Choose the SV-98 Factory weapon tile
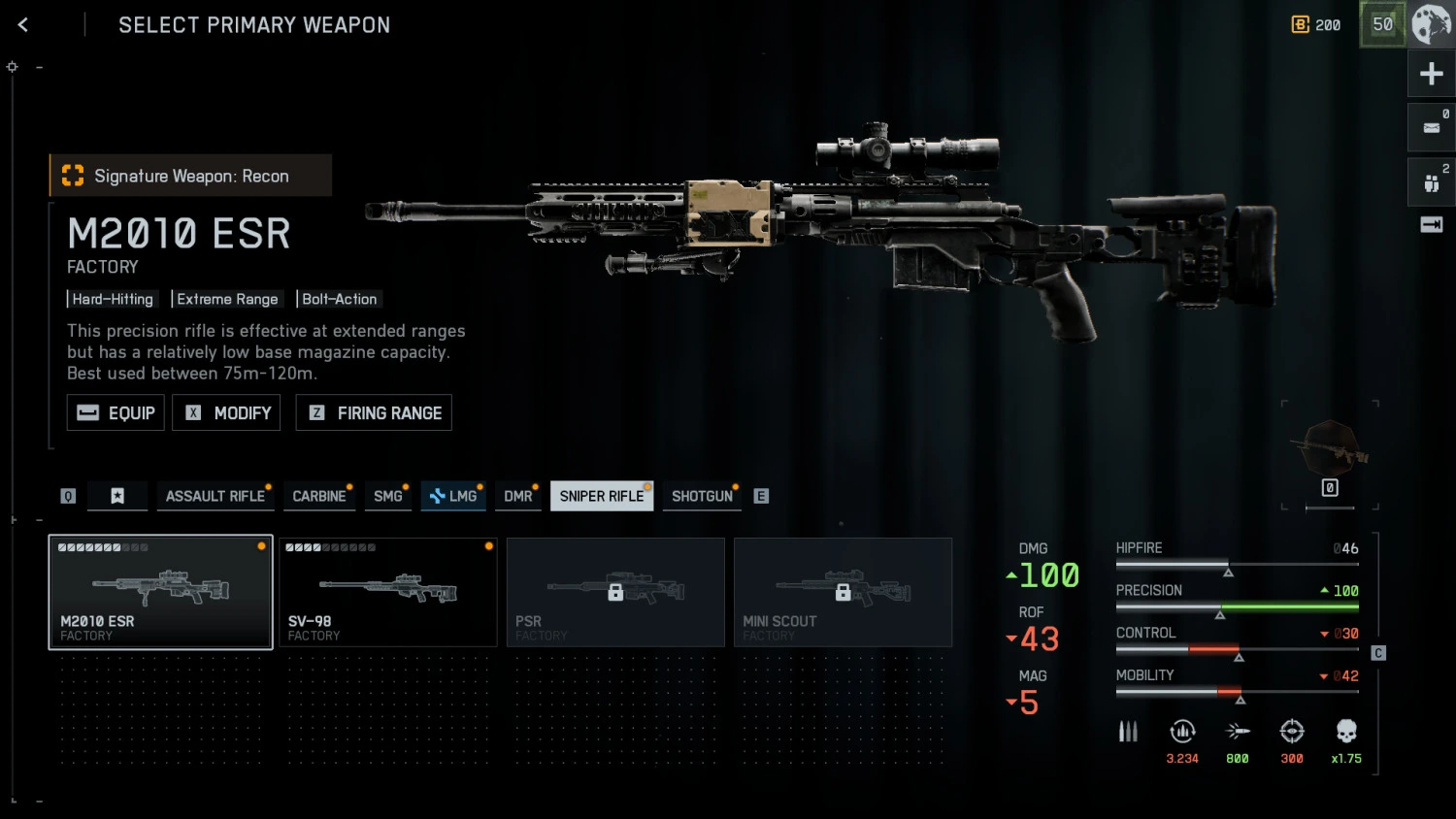This screenshot has width=1456, height=819. pos(388,592)
